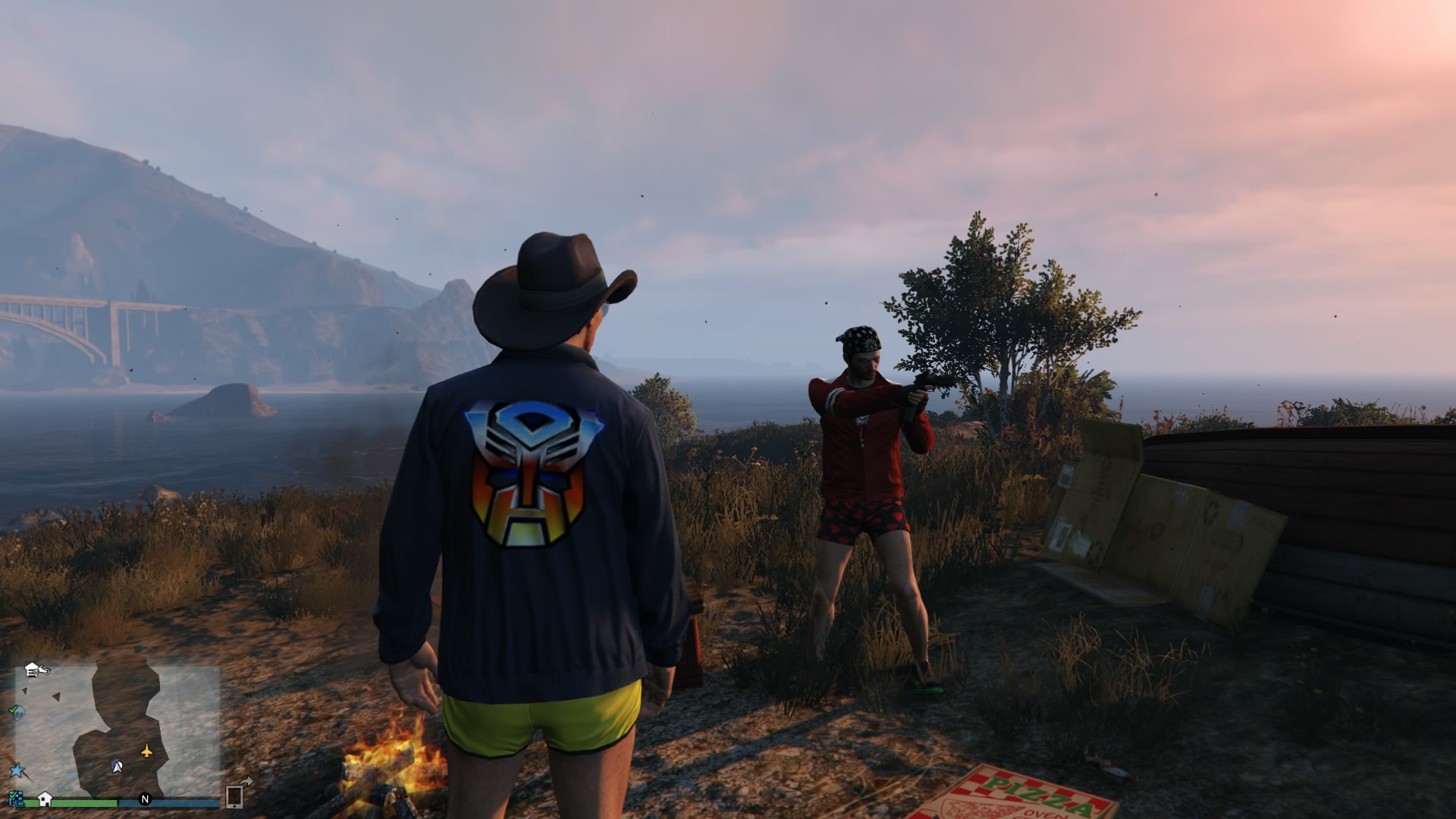This screenshot has height=819, width=1456.
Task: Click the blue star marker on the minimap
Action: [x=17, y=771]
